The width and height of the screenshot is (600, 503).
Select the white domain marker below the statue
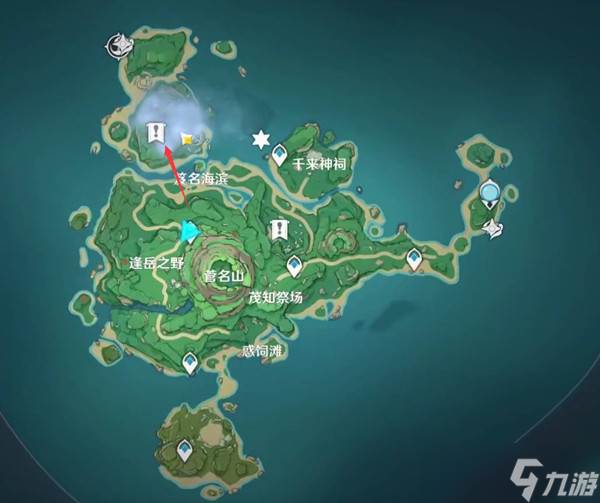(492, 229)
